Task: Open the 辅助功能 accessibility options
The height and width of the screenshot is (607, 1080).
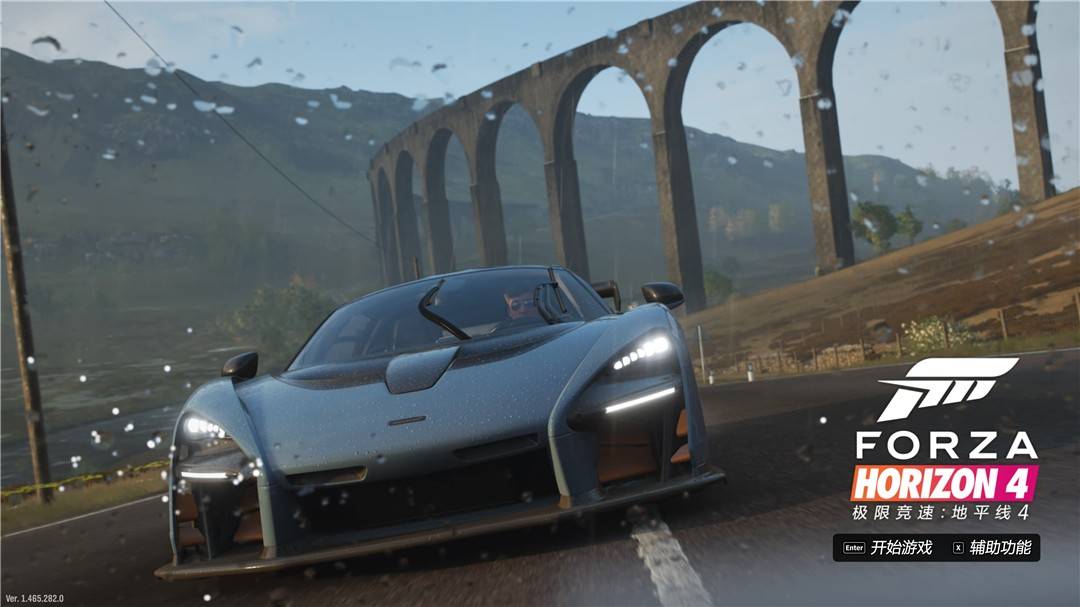Action: pyautogui.click(x=1000, y=547)
